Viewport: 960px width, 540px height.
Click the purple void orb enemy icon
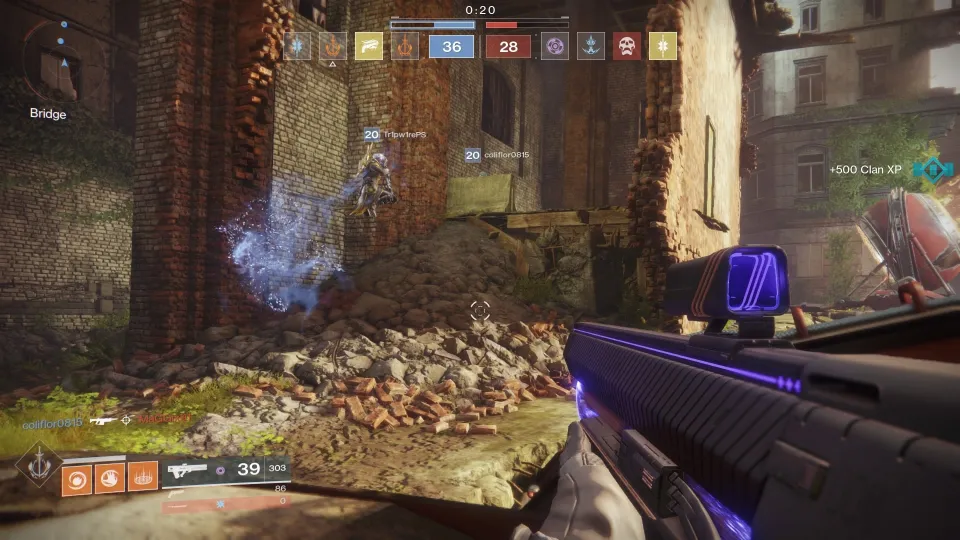pyautogui.click(x=554, y=46)
